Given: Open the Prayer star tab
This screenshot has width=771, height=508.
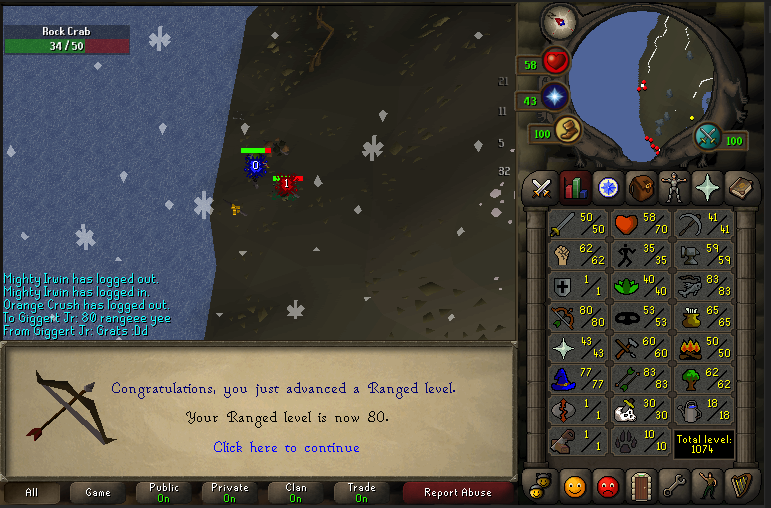Looking at the screenshot, I should pos(706,187).
